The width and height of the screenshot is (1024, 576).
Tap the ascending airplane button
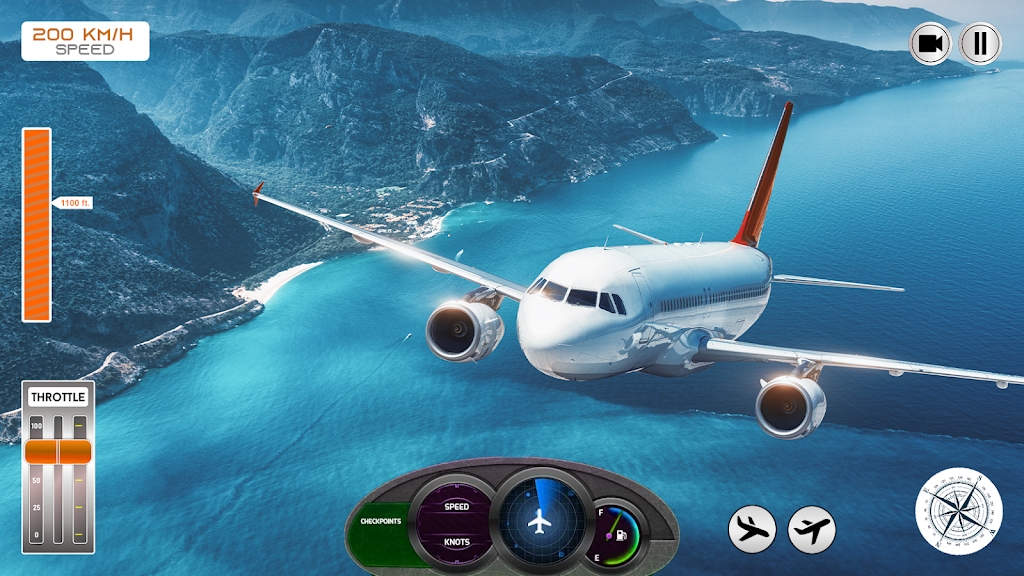click(x=812, y=529)
